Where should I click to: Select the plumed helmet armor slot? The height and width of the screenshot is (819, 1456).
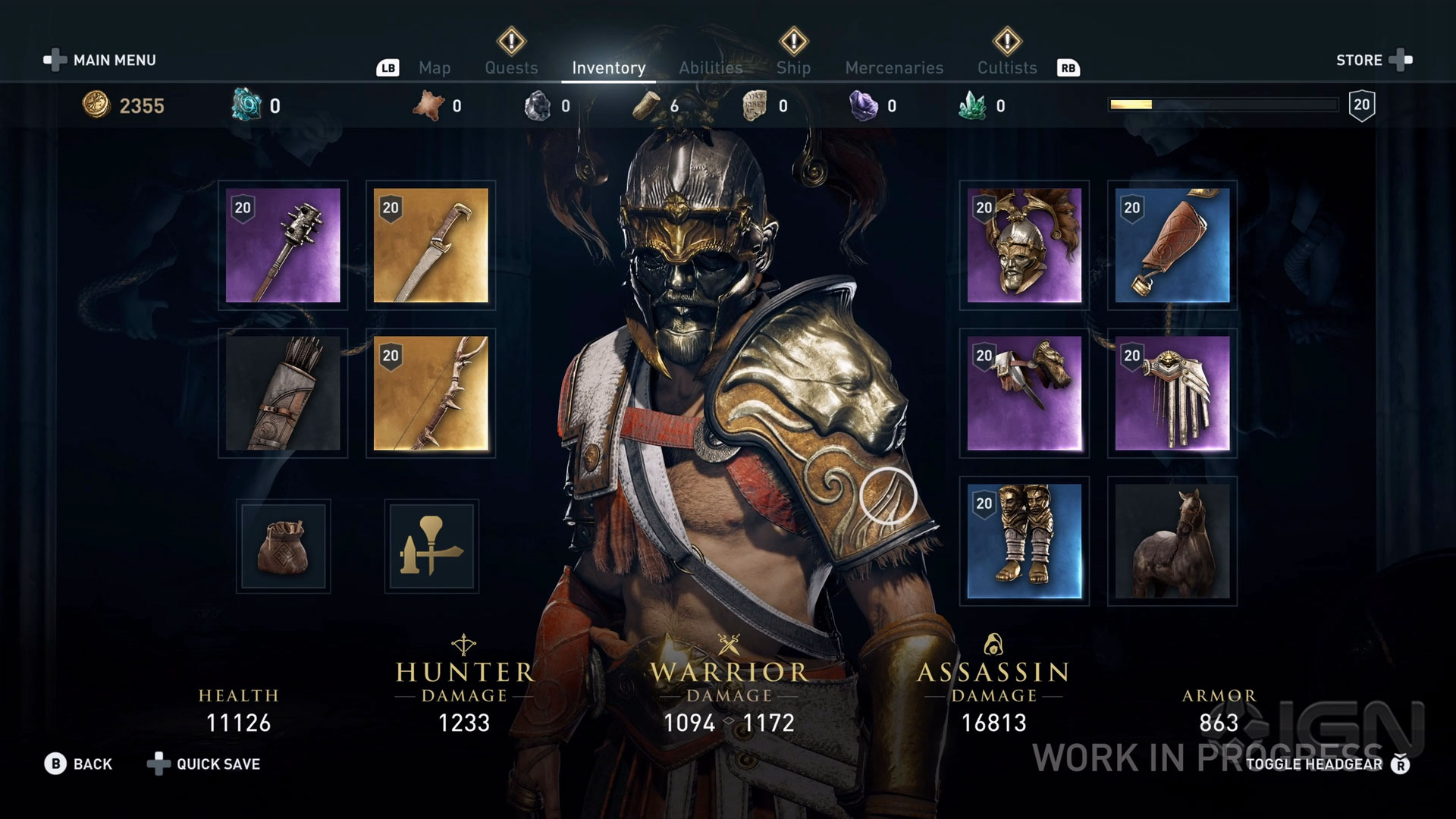1024,245
